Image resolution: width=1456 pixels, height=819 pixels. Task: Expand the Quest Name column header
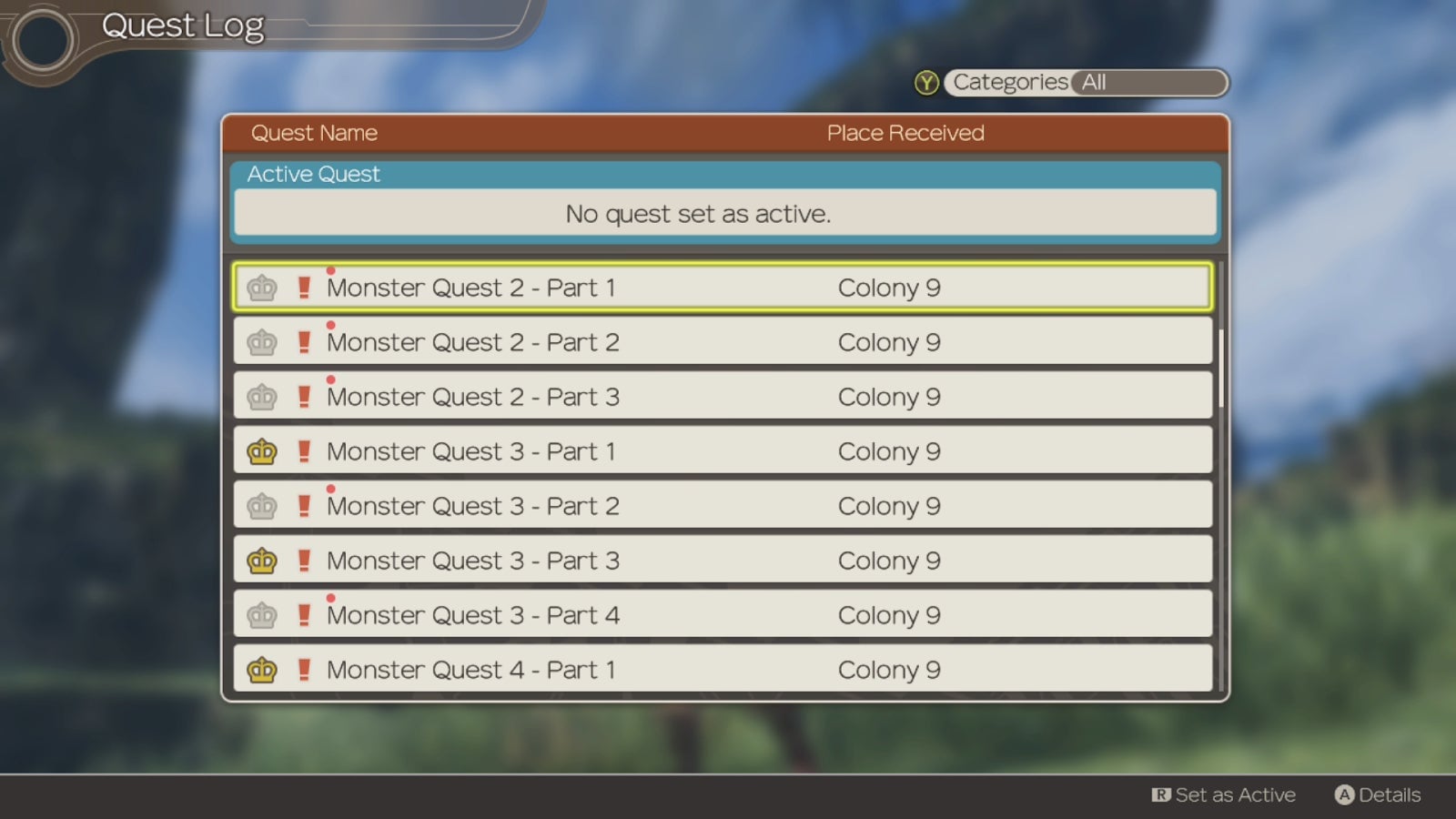coord(314,133)
